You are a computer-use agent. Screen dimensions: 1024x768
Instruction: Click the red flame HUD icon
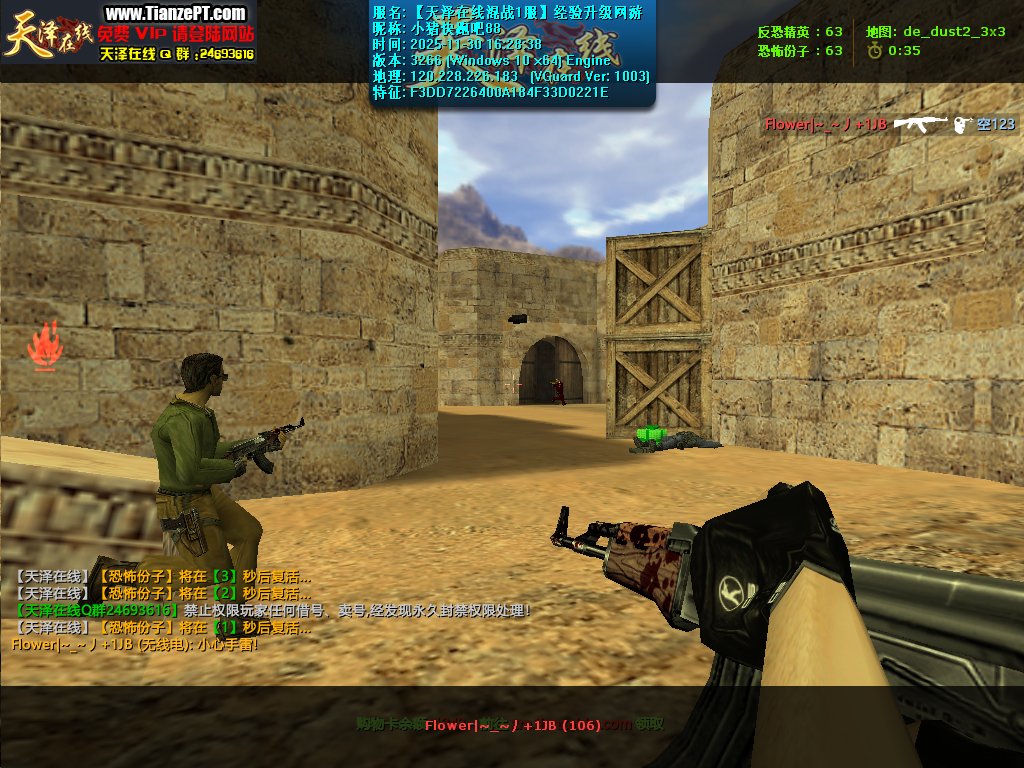(44, 346)
